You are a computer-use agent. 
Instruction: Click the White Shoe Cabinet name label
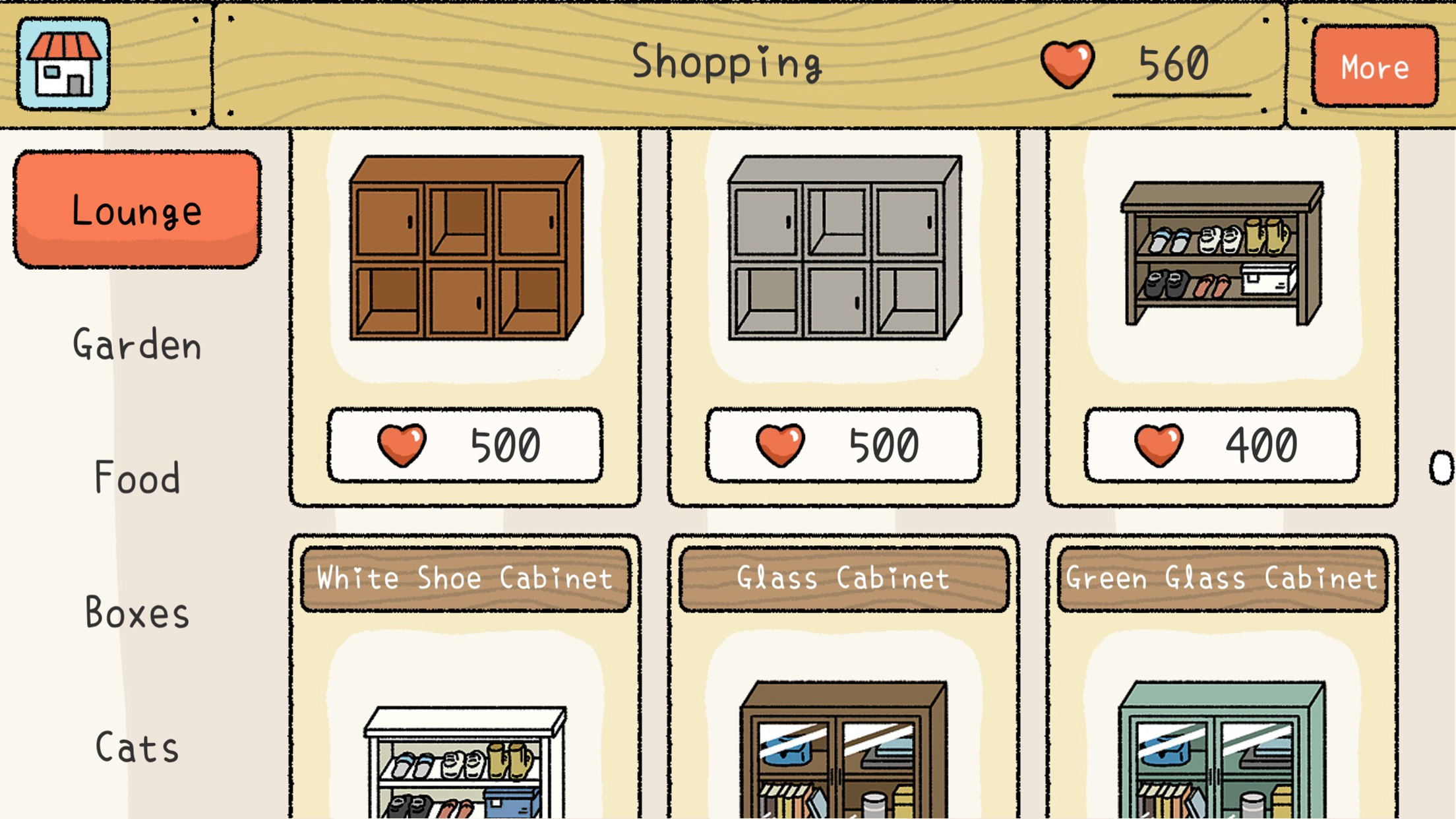point(464,578)
